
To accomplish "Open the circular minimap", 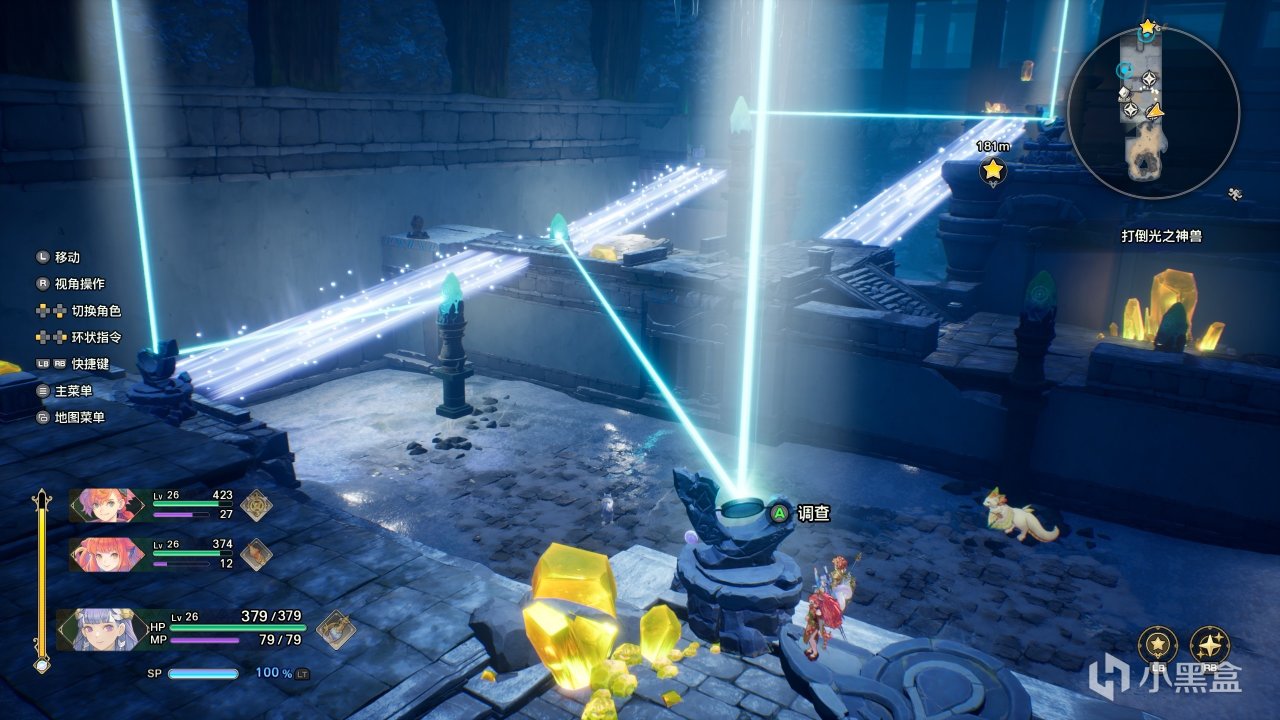I will click(x=1153, y=112).
